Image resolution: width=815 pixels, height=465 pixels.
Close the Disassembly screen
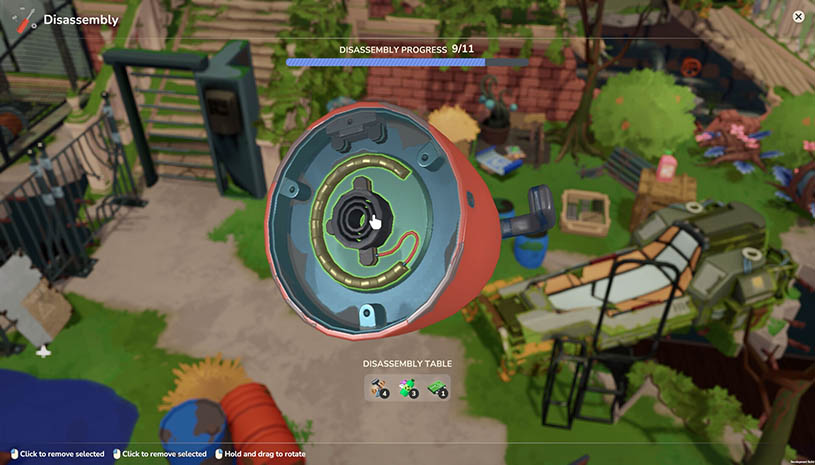click(798, 16)
